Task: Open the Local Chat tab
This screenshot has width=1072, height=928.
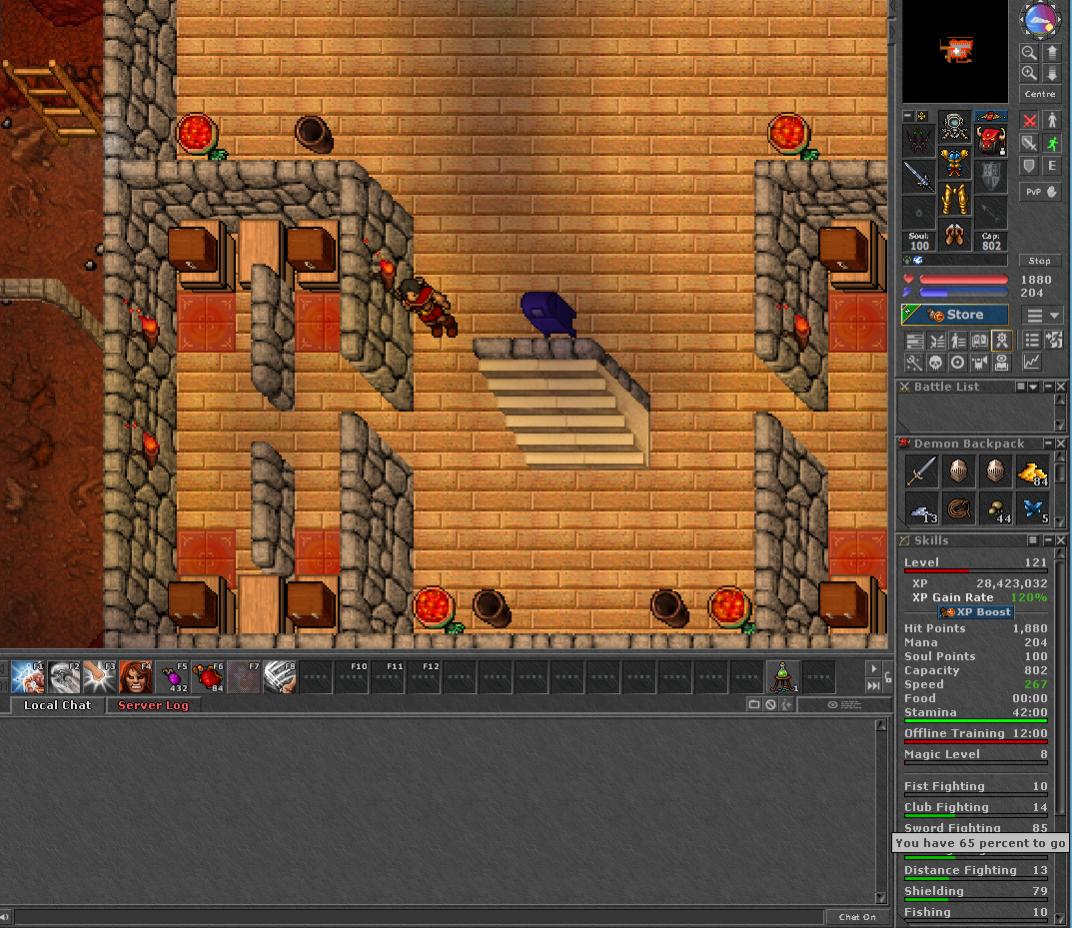Action: coord(57,705)
